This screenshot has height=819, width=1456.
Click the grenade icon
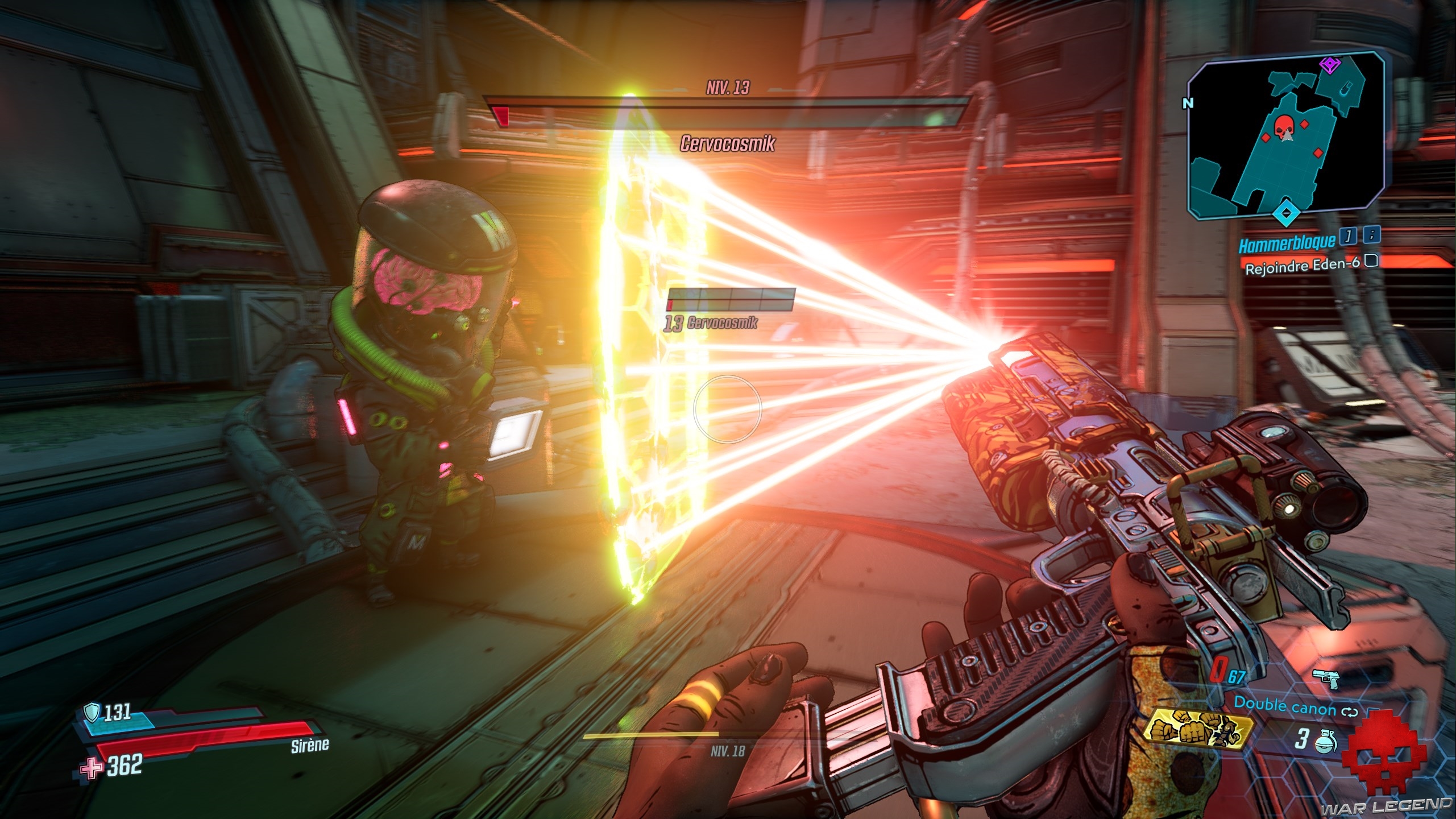click(x=1322, y=741)
